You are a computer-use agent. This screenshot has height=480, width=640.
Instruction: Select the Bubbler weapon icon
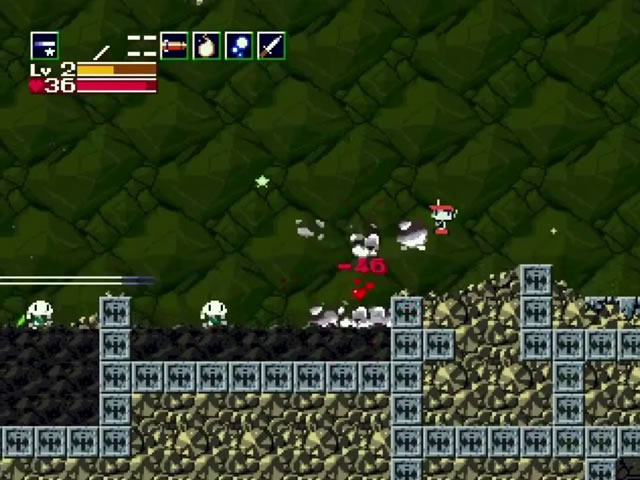[238, 45]
